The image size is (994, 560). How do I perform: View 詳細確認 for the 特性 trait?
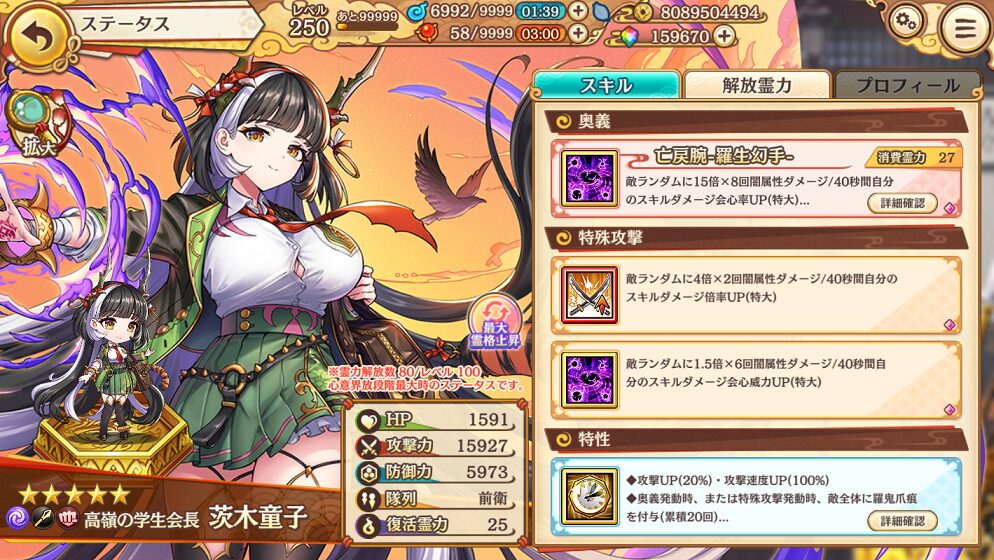pyautogui.click(x=902, y=520)
